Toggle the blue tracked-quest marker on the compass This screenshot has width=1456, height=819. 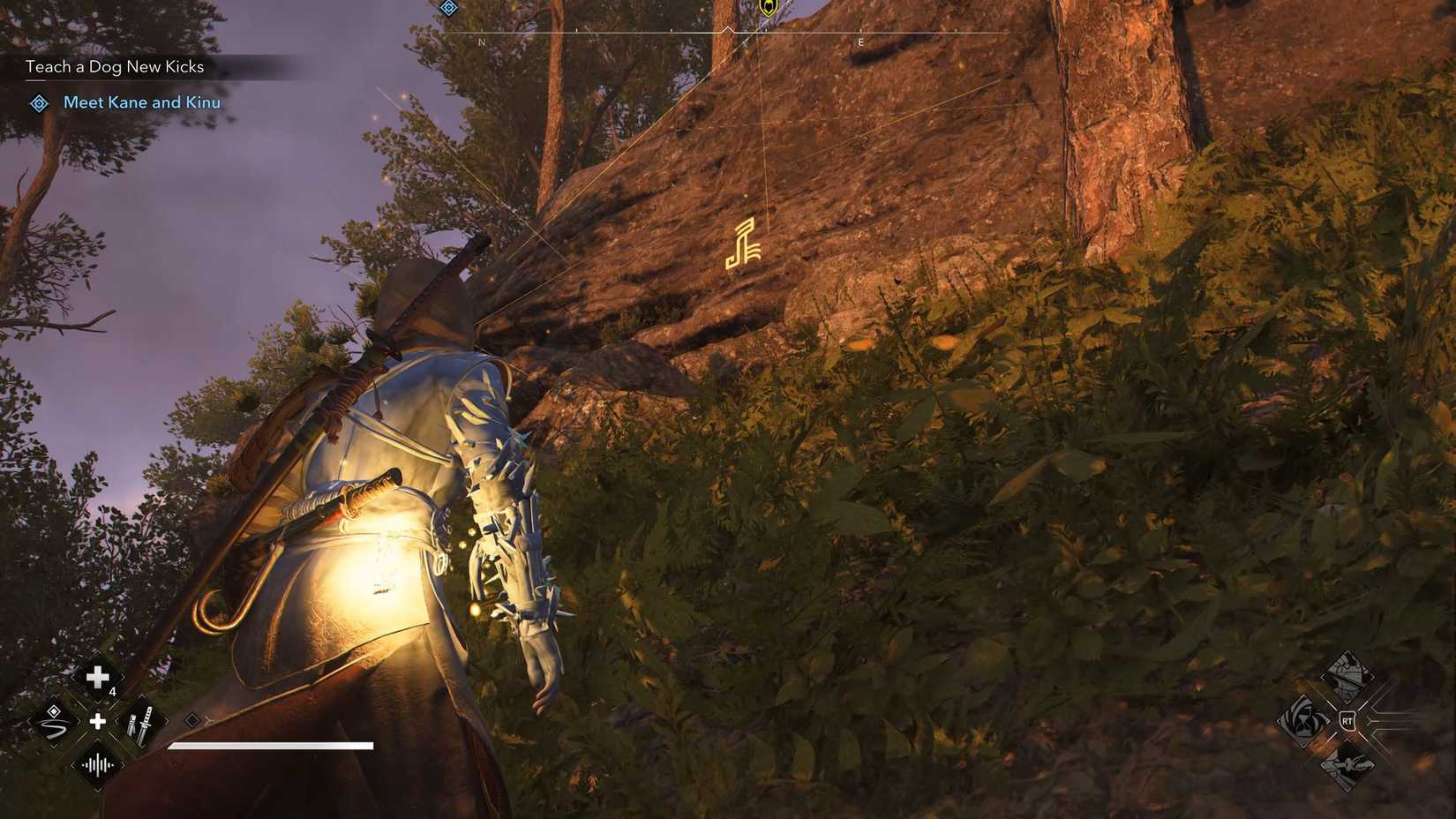[x=448, y=7]
